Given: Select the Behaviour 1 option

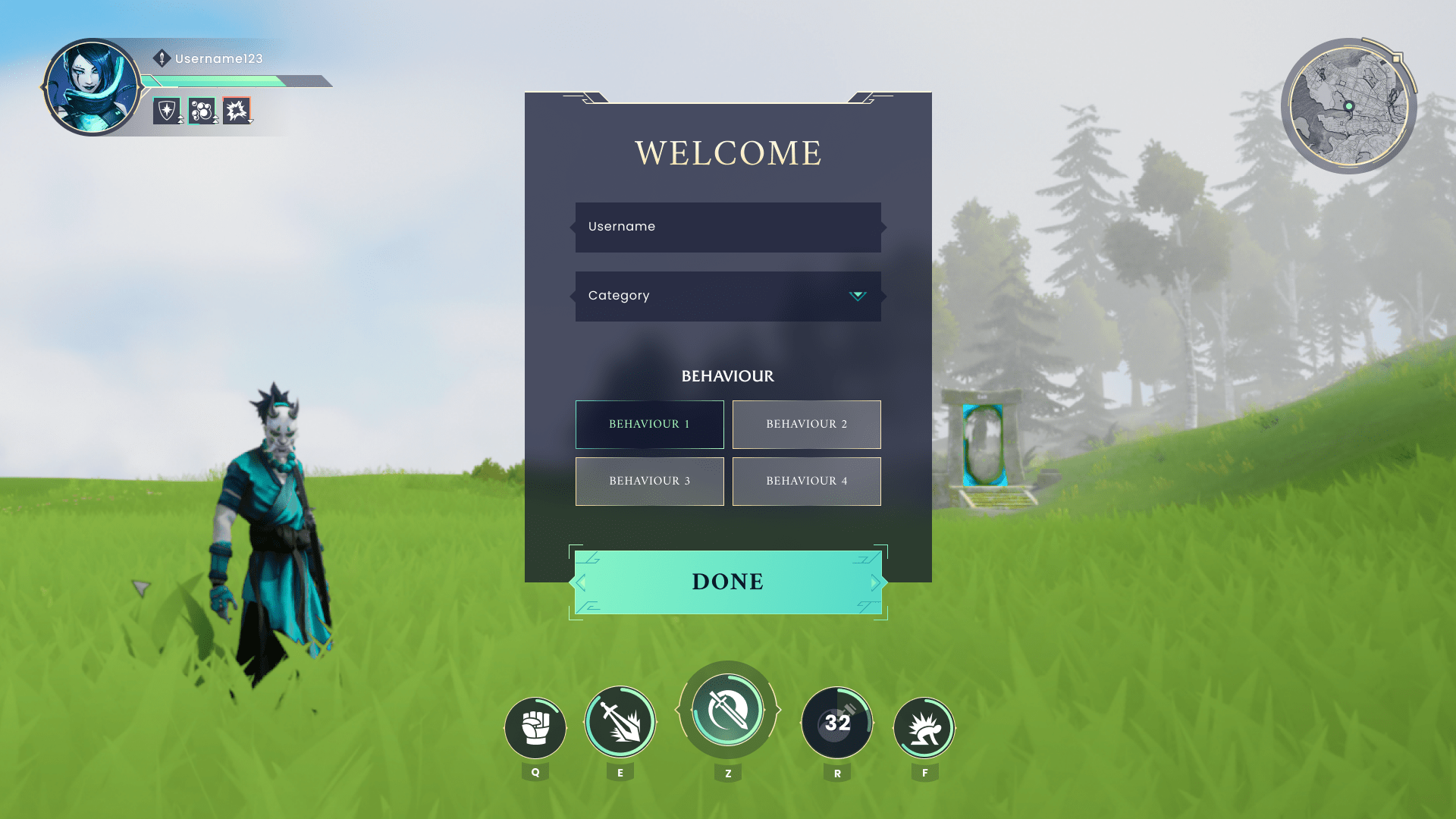Looking at the screenshot, I should pyautogui.click(x=649, y=424).
